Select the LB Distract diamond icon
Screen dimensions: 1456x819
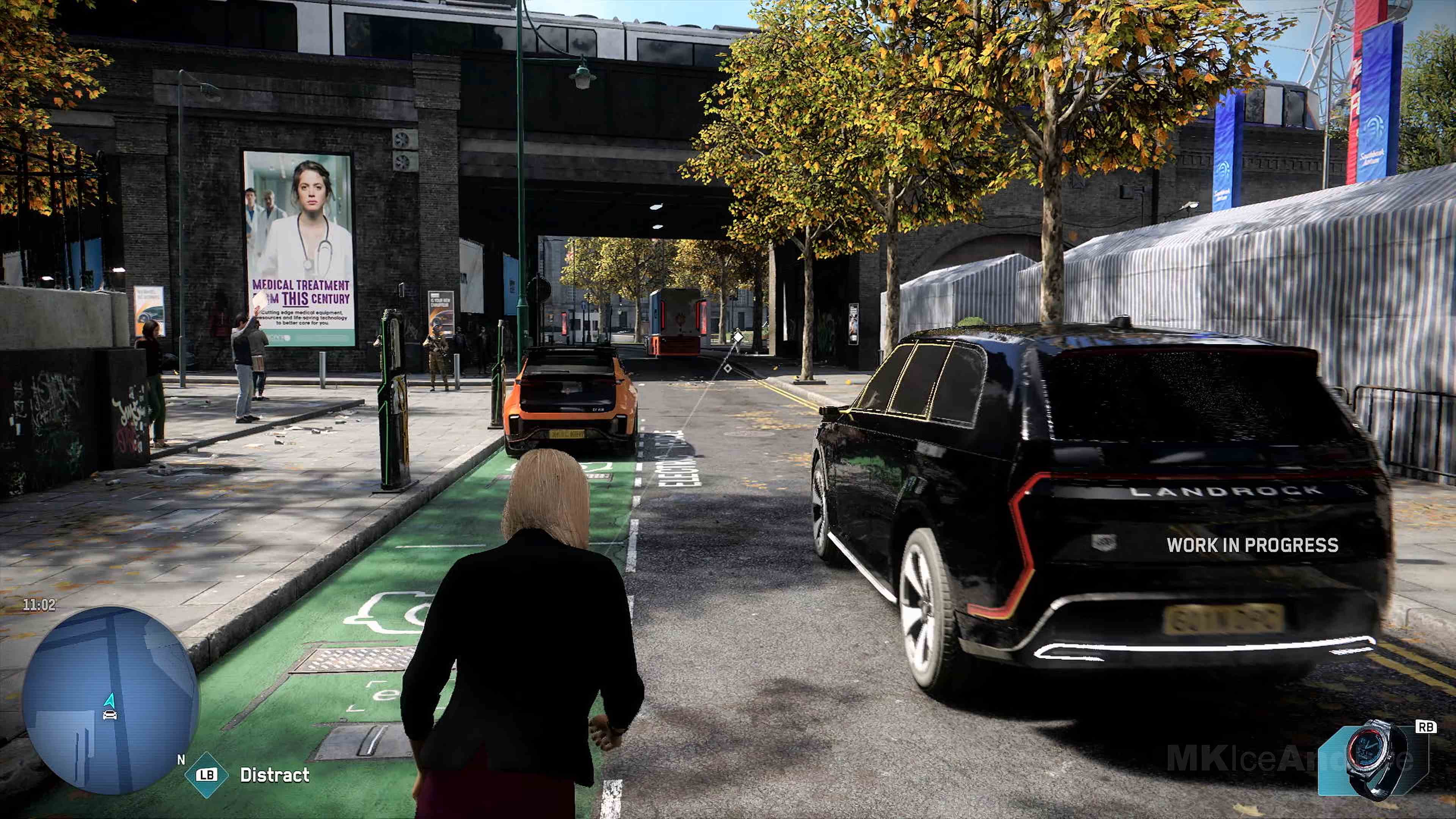pyautogui.click(x=207, y=775)
